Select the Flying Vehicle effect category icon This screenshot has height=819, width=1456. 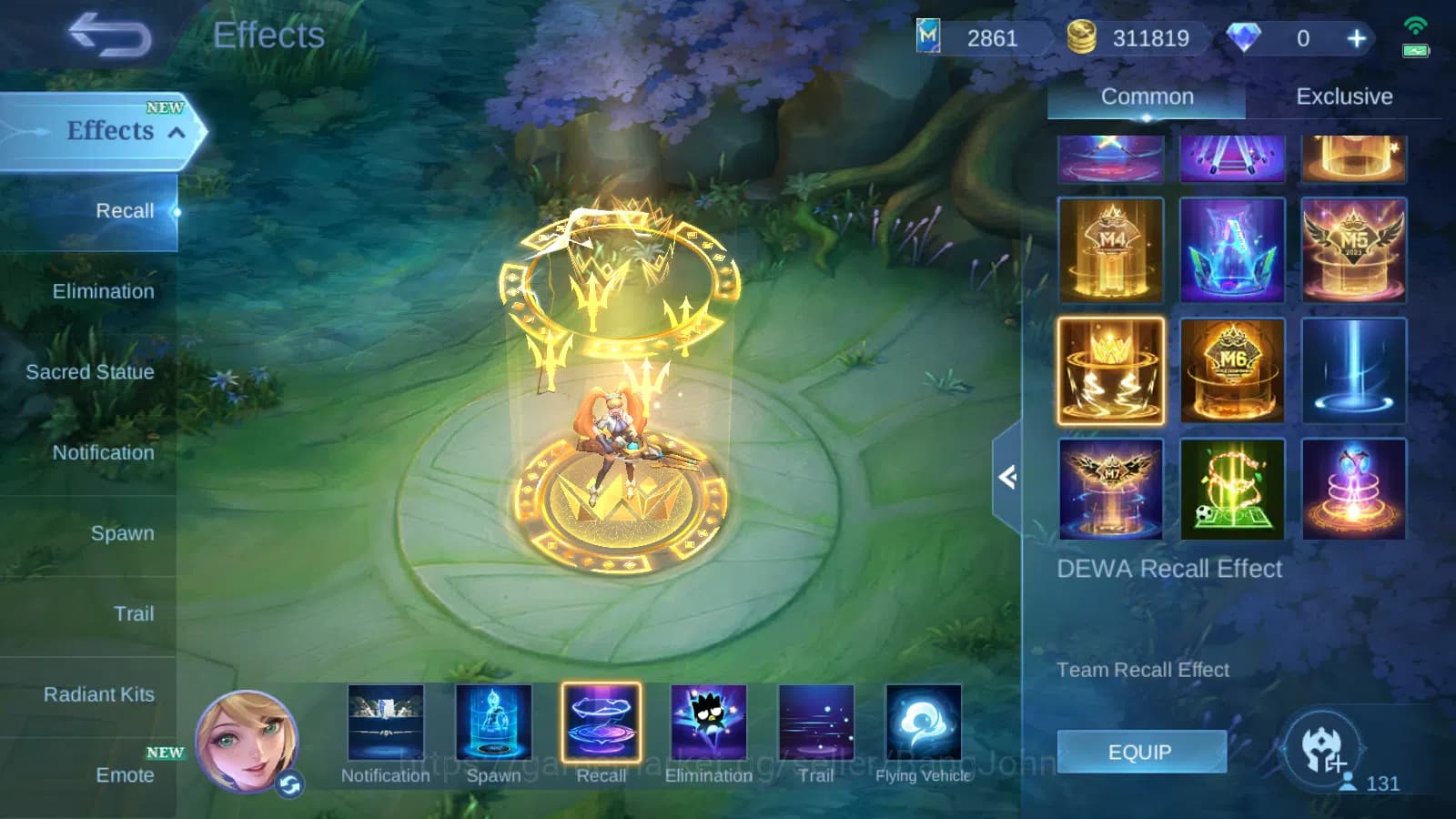click(x=923, y=723)
